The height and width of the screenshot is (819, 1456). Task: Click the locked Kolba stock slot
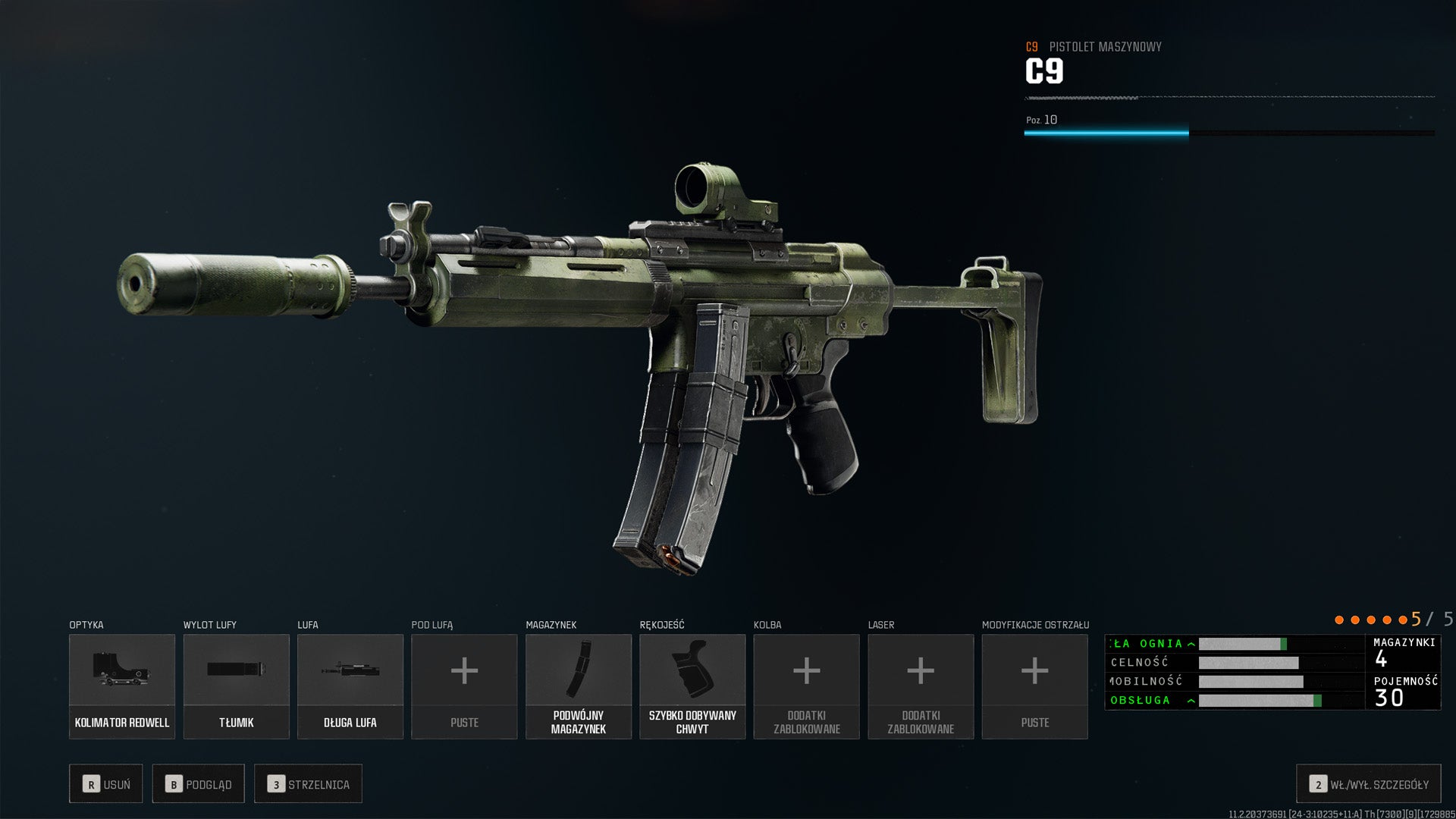[x=806, y=686]
